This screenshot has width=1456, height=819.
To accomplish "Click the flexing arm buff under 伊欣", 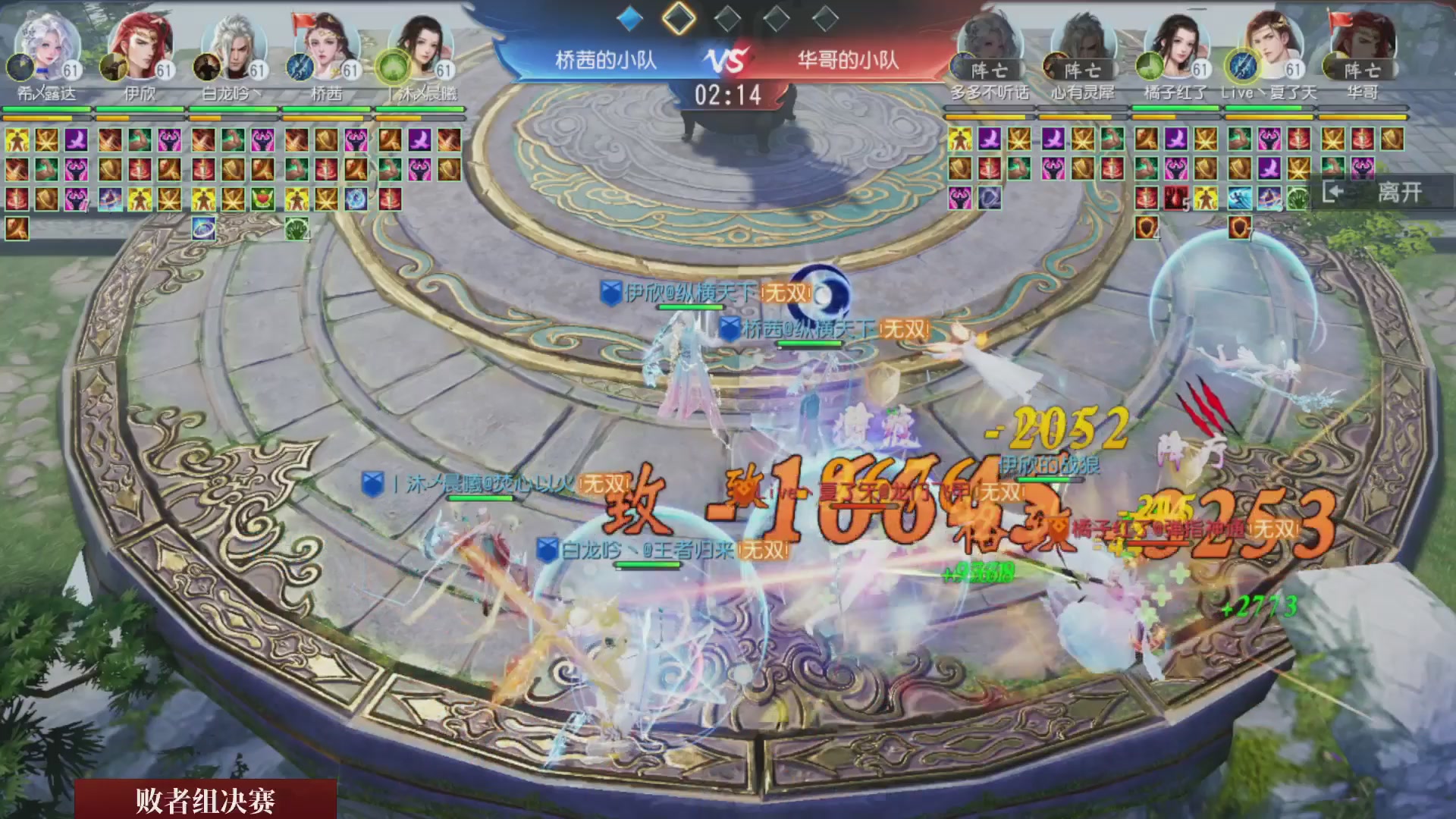I will tap(138, 140).
